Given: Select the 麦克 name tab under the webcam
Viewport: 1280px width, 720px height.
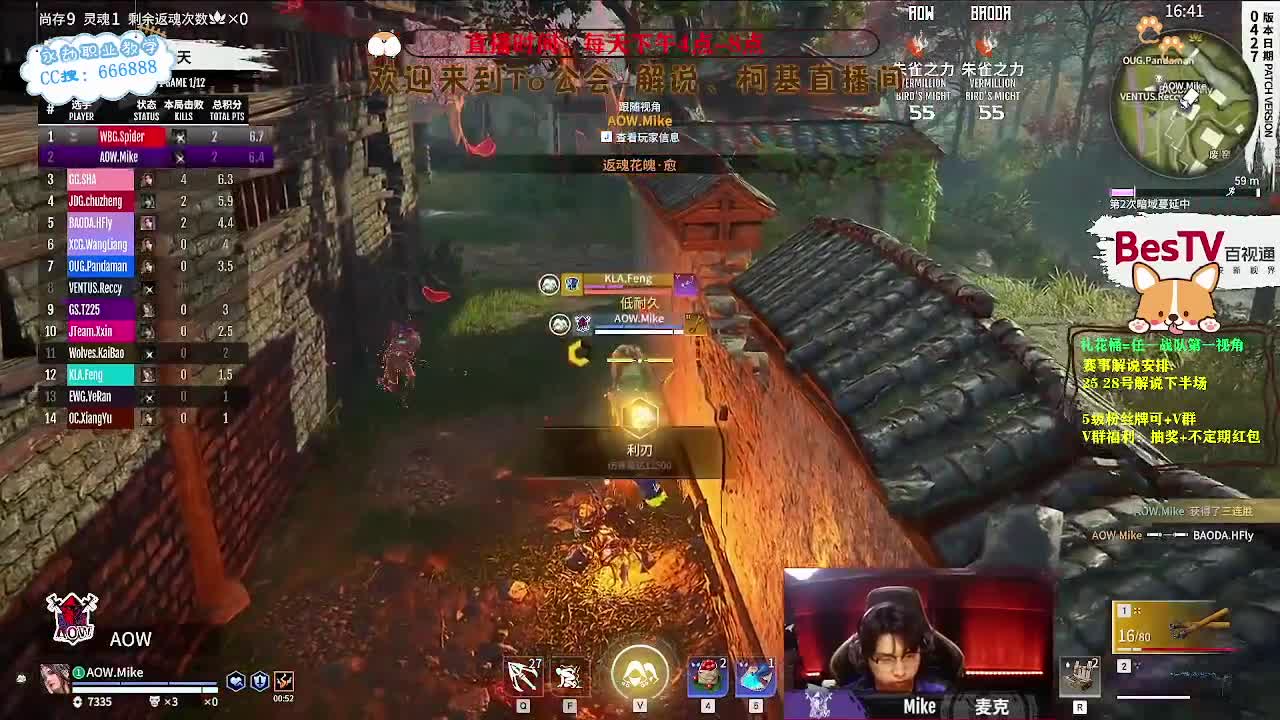Looking at the screenshot, I should [x=990, y=706].
